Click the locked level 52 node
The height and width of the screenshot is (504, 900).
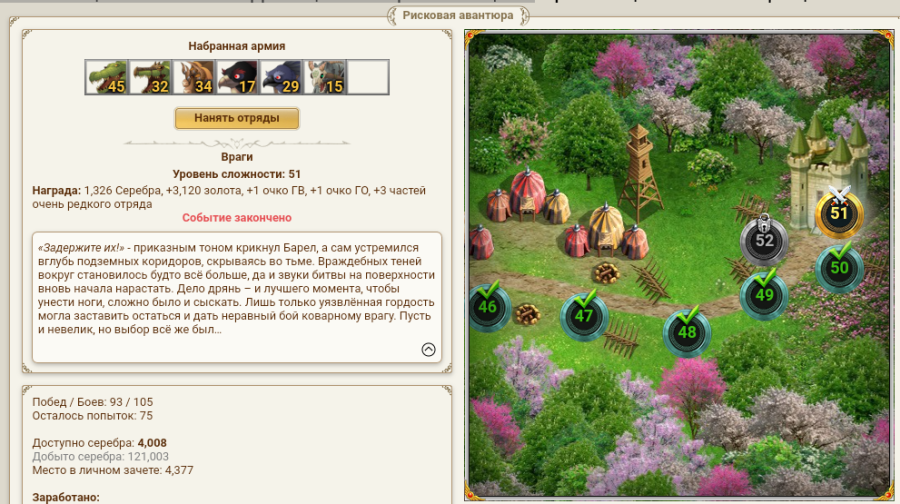click(764, 240)
